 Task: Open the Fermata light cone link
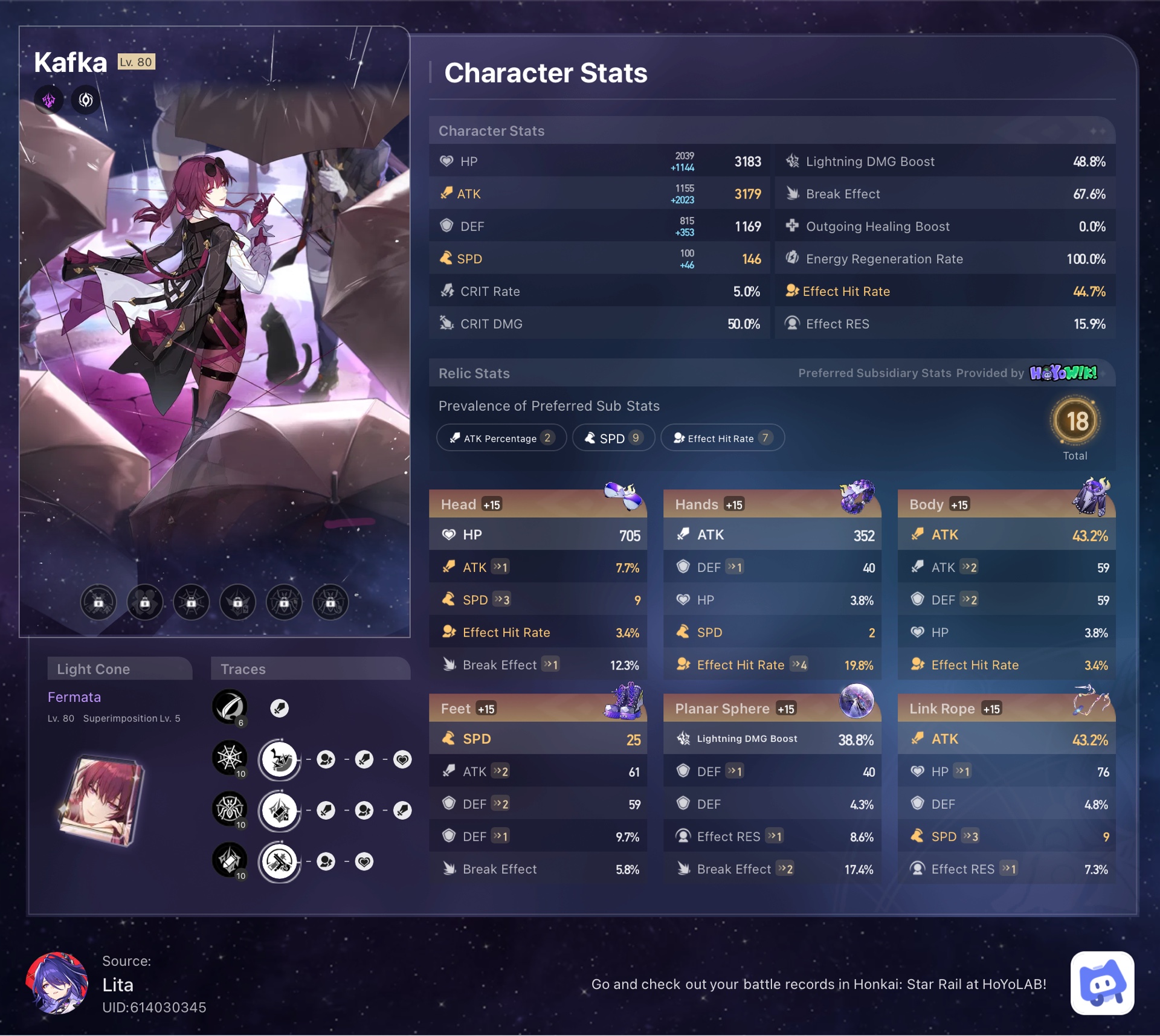74,697
